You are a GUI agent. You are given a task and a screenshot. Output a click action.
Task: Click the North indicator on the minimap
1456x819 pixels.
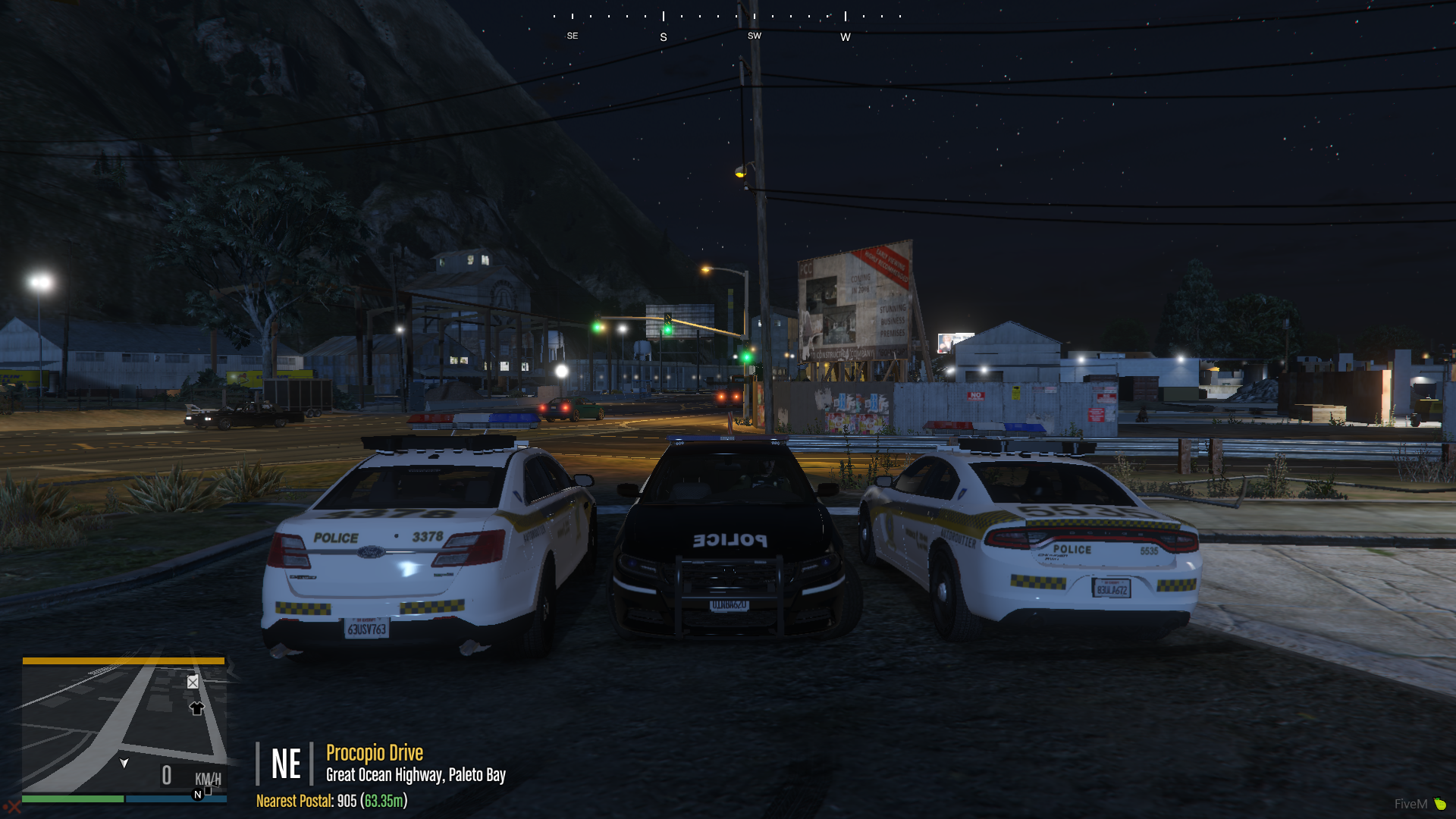click(x=198, y=795)
